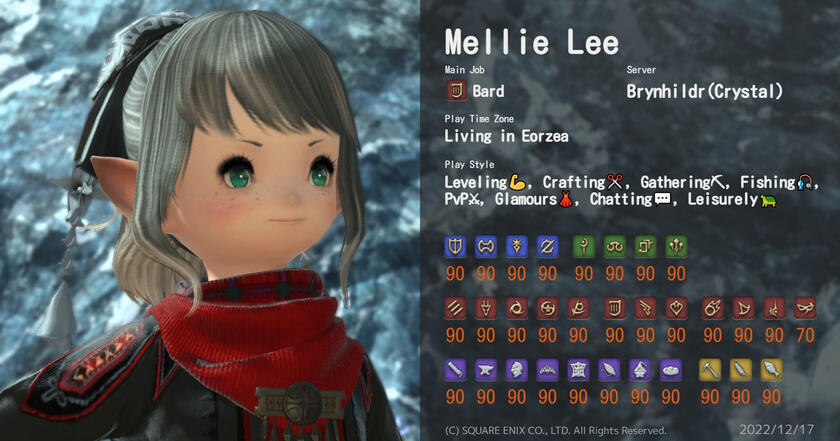
Task: Pick the Culinarian frying pan icon
Action: click(x=670, y=370)
